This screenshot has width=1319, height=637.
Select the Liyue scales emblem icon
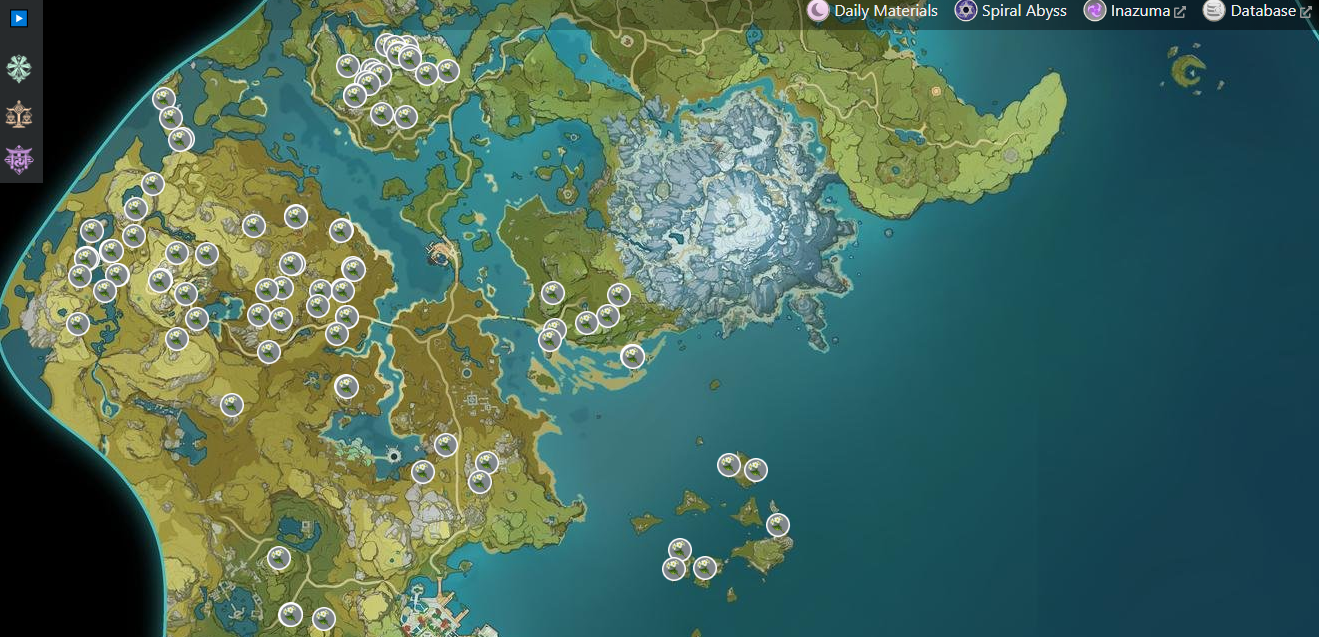pos(19,114)
